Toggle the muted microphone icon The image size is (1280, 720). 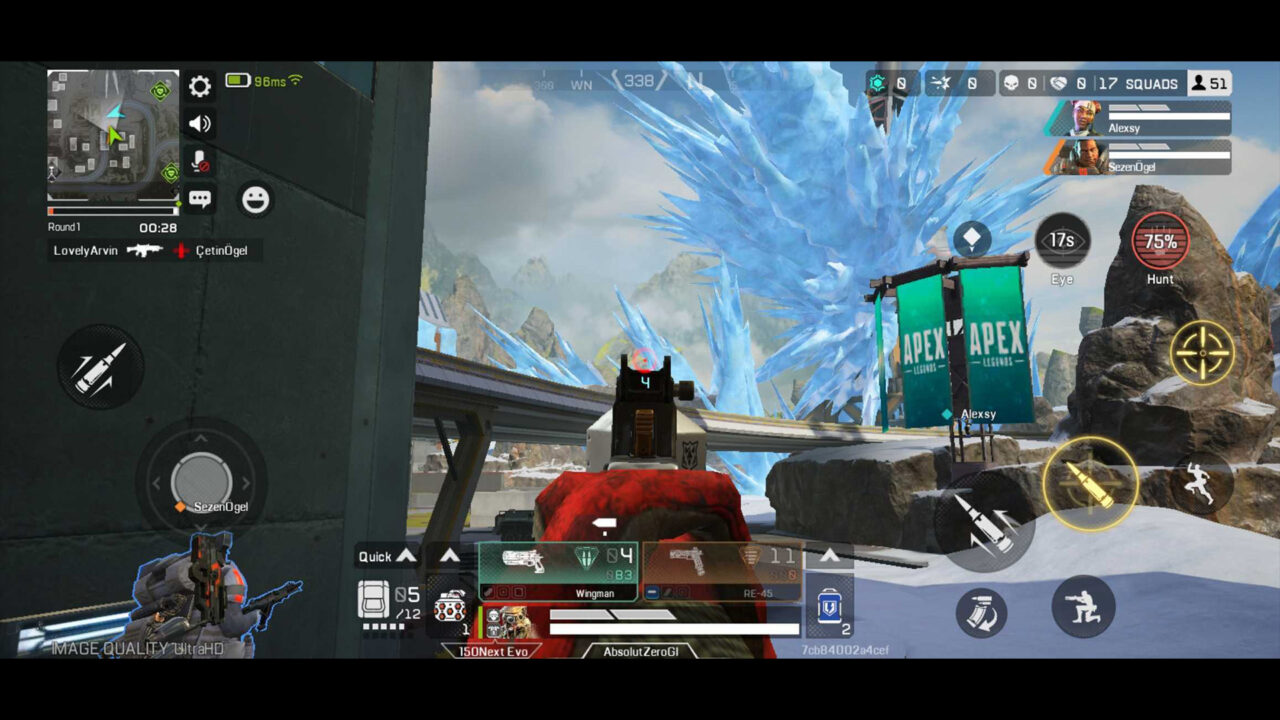200,162
